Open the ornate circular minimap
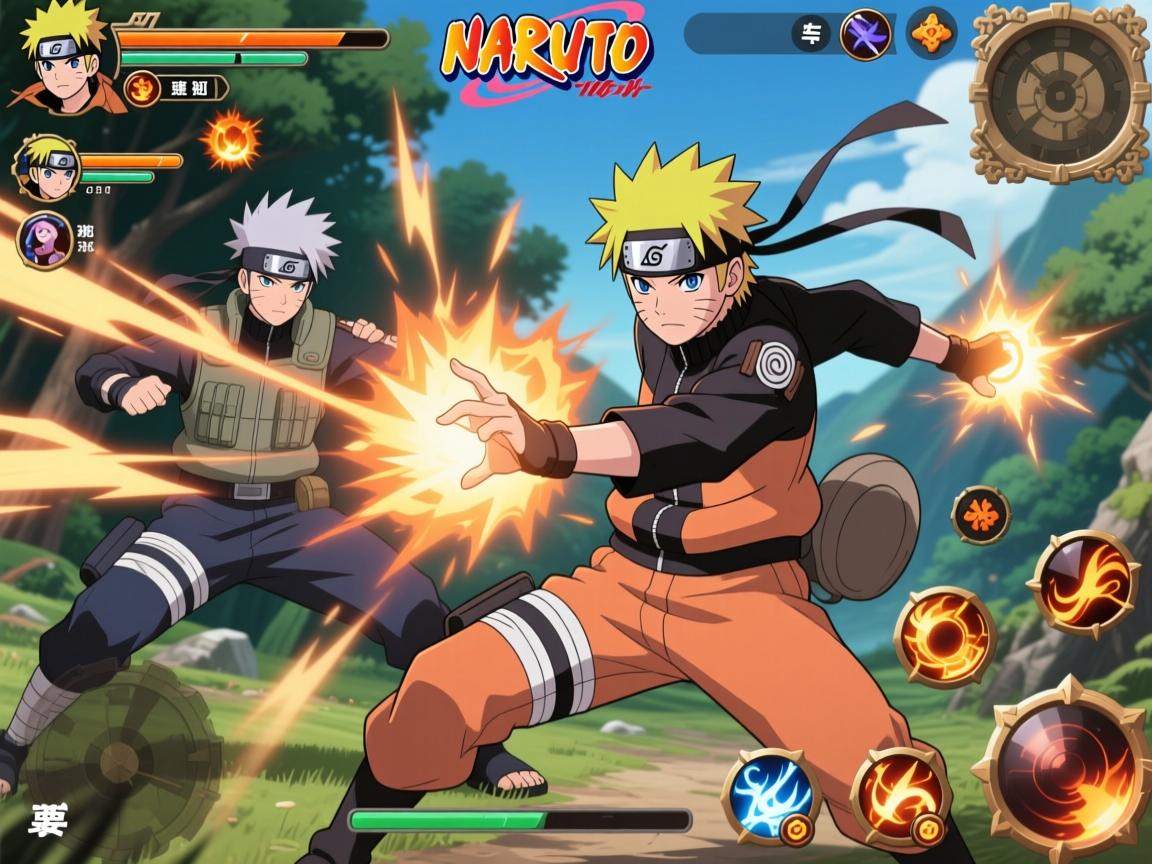Screen dimensions: 1152x864 click(1060, 93)
